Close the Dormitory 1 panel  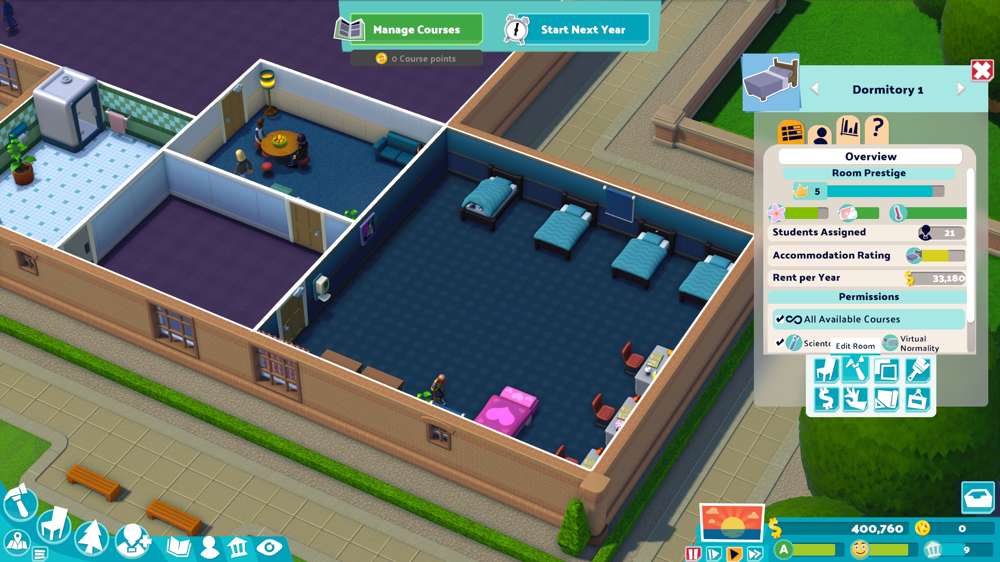[x=981, y=71]
